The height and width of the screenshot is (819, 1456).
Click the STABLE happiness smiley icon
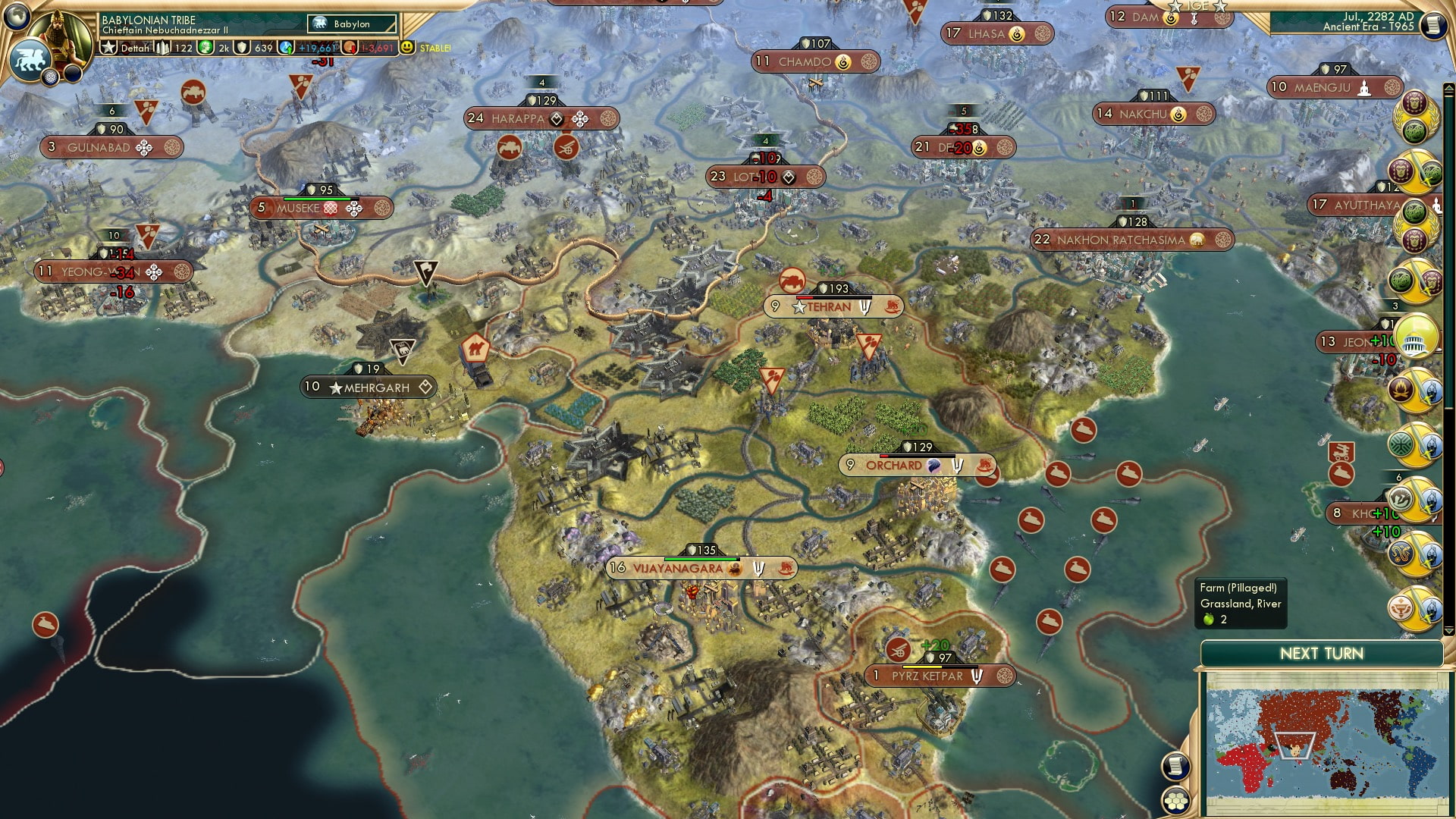tap(408, 47)
